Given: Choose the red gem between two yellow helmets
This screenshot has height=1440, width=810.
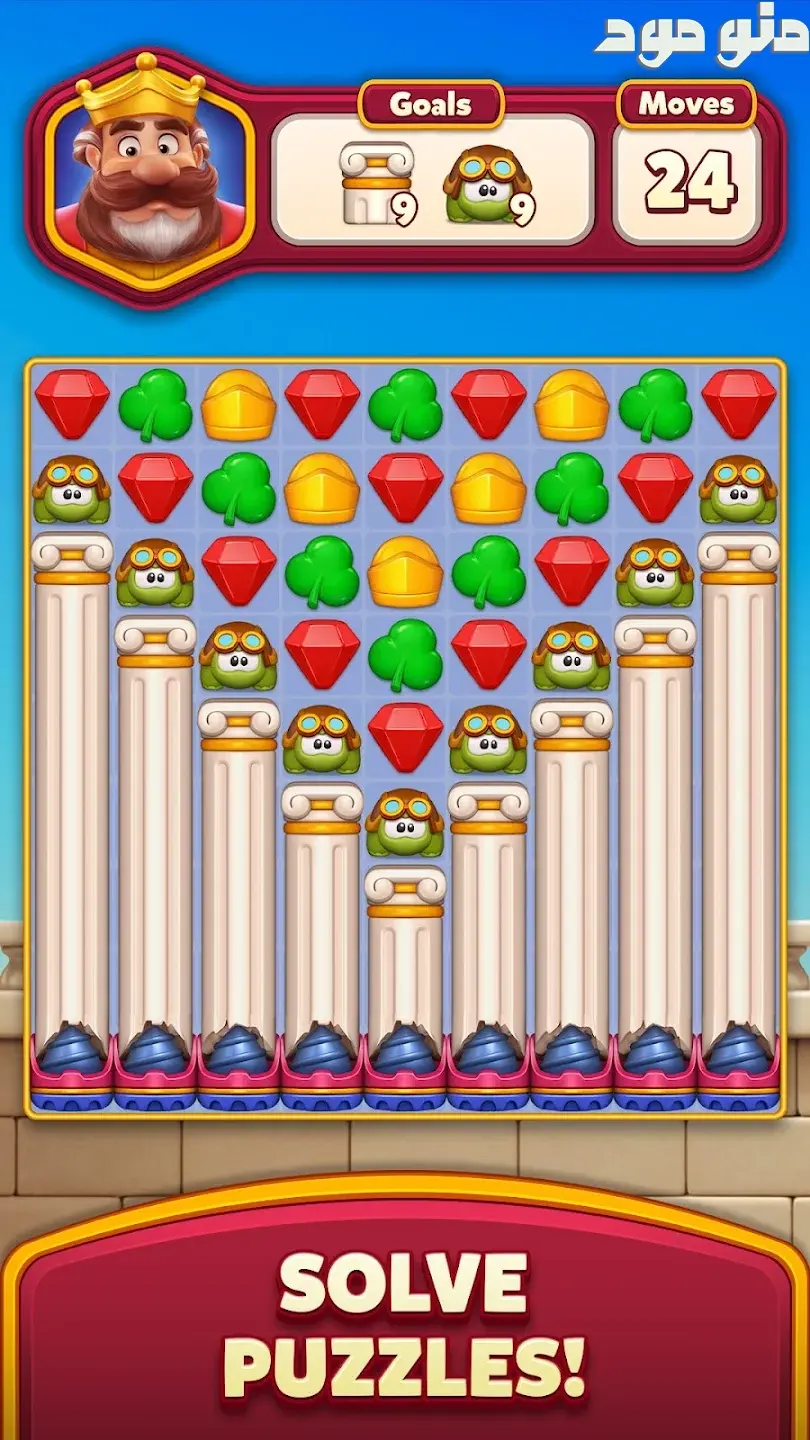Looking at the screenshot, I should point(404,488).
